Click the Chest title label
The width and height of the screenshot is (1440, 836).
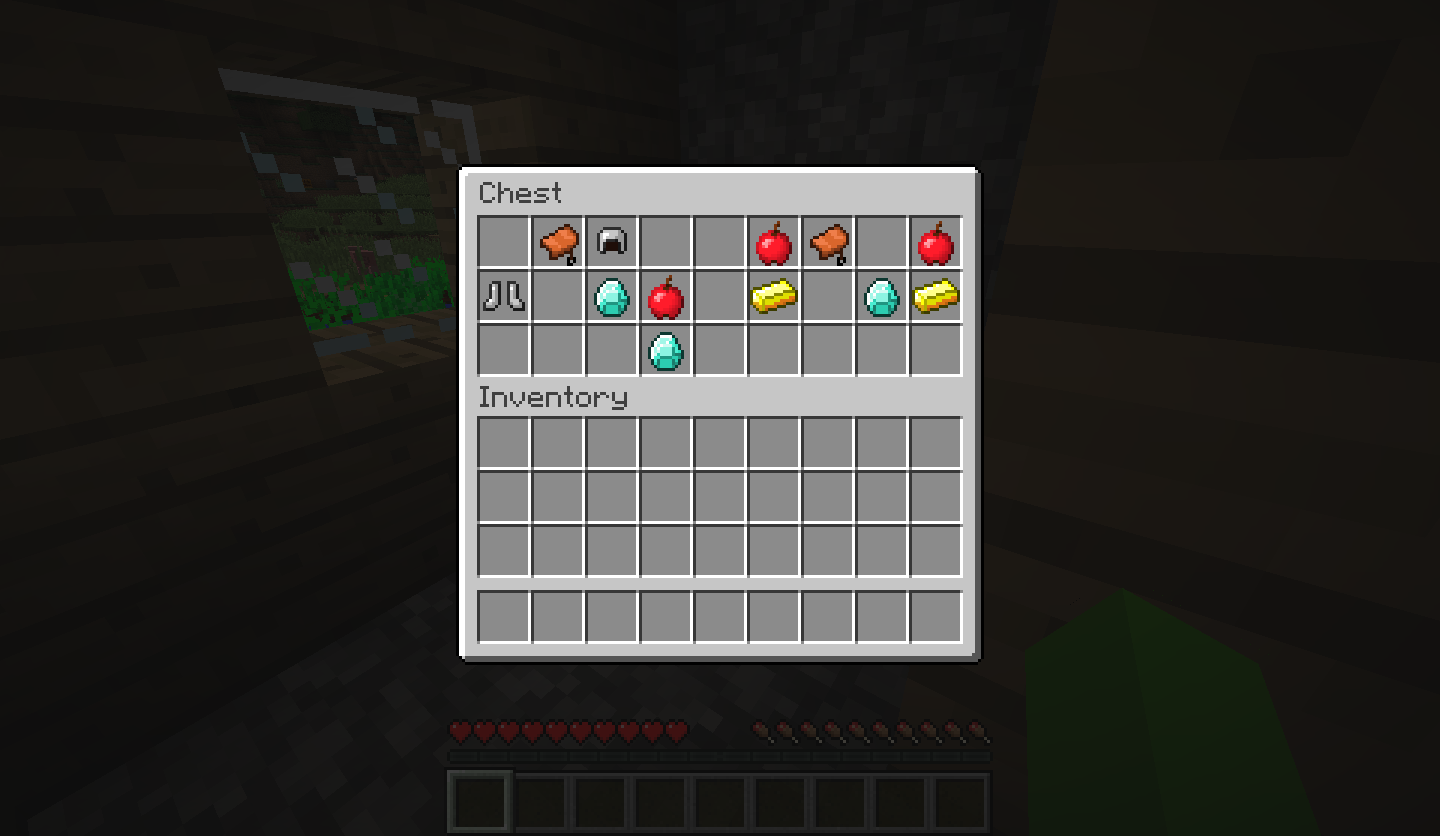pyautogui.click(x=520, y=194)
